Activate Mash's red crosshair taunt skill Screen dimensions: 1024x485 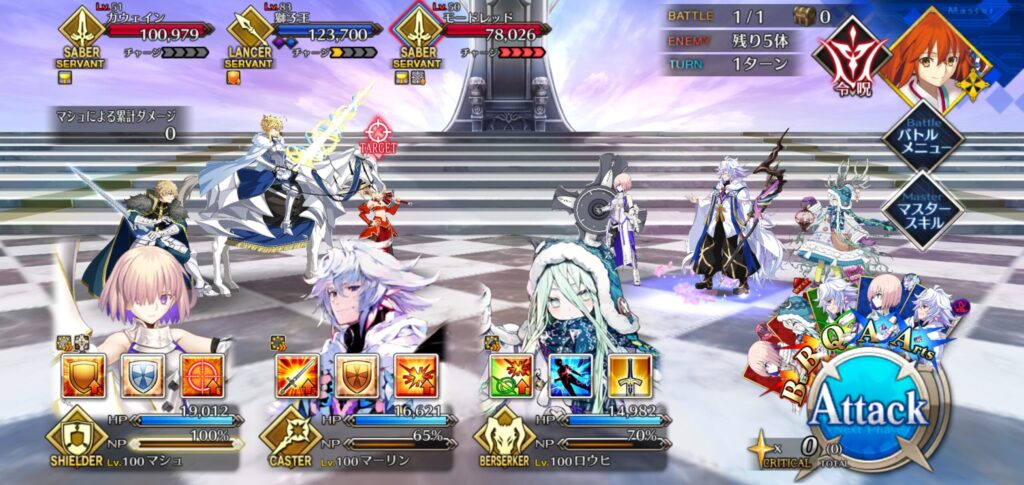point(201,375)
